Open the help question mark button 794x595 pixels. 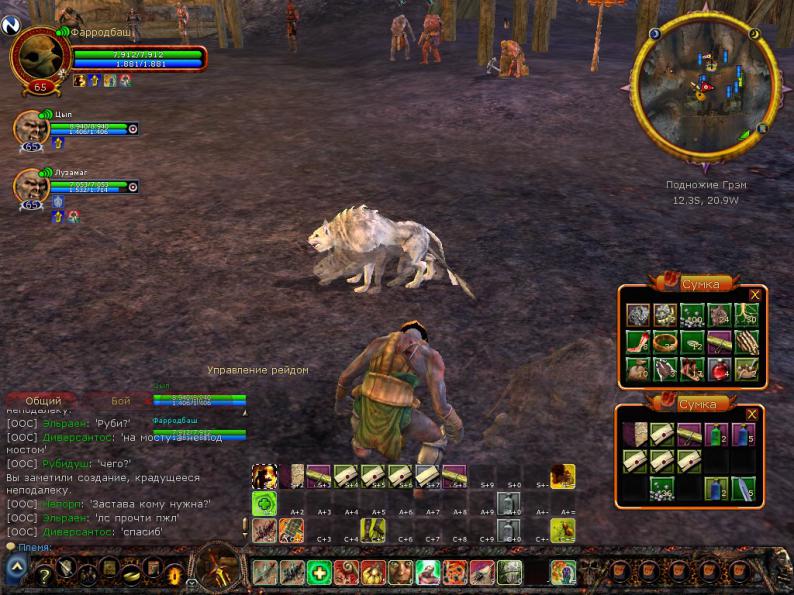[x=44, y=574]
